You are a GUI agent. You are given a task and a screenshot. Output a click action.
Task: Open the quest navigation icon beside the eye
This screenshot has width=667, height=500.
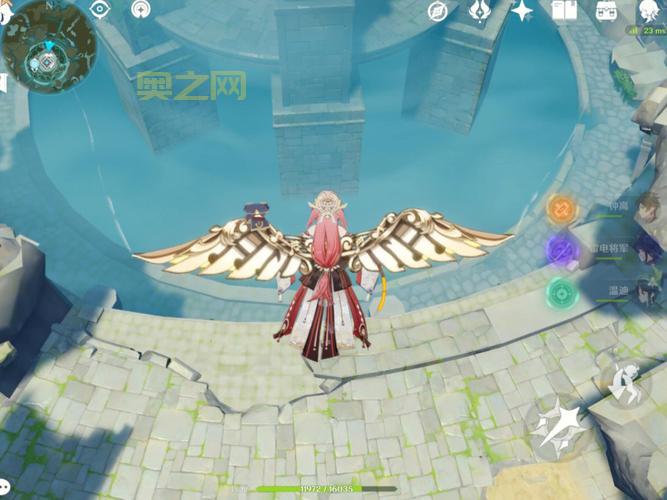141,10
